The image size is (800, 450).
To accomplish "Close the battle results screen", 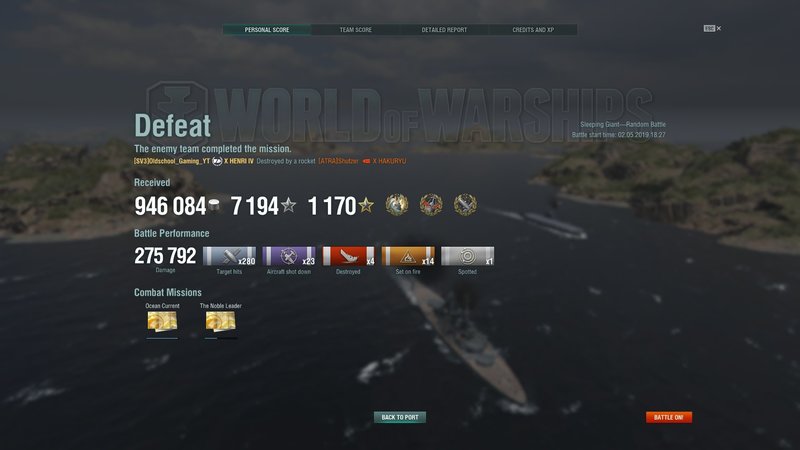I will coord(718,29).
